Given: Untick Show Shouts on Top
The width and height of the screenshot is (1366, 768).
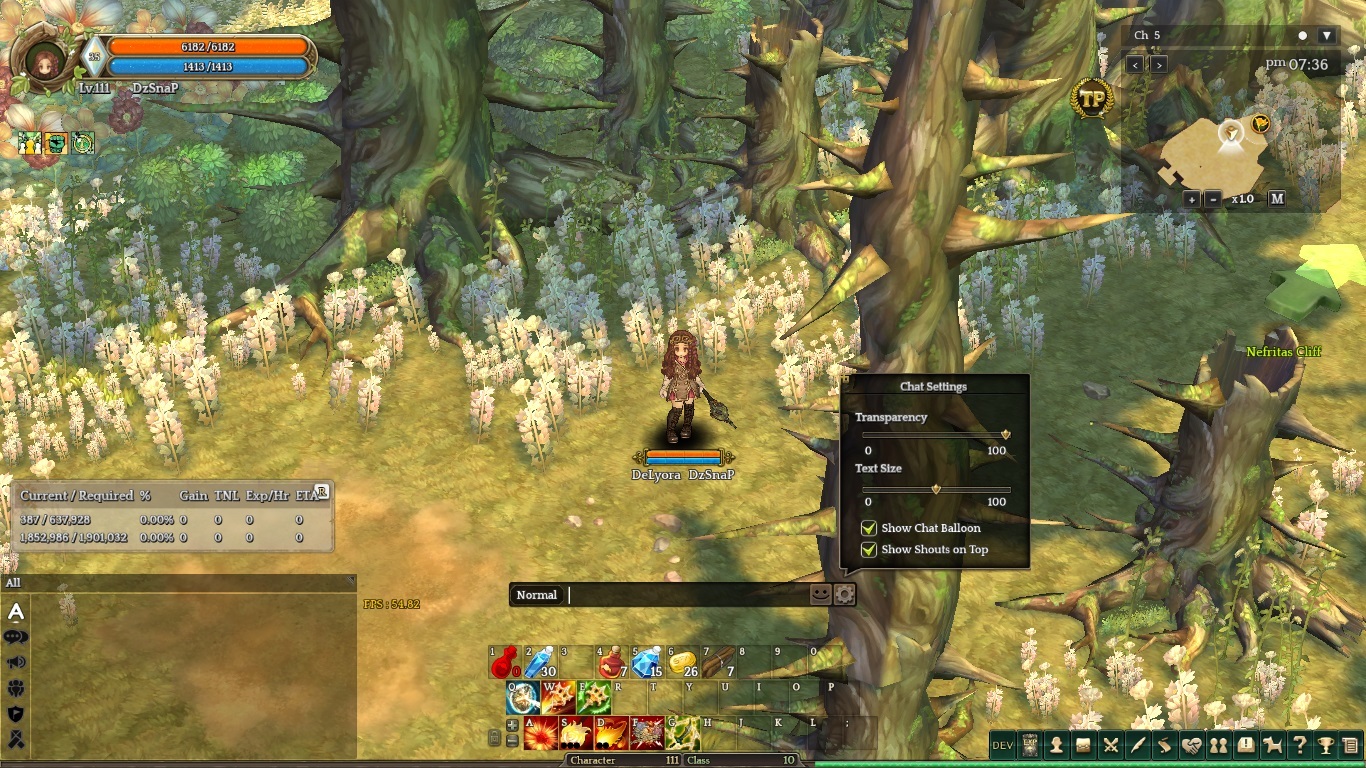Looking at the screenshot, I should tap(869, 549).
